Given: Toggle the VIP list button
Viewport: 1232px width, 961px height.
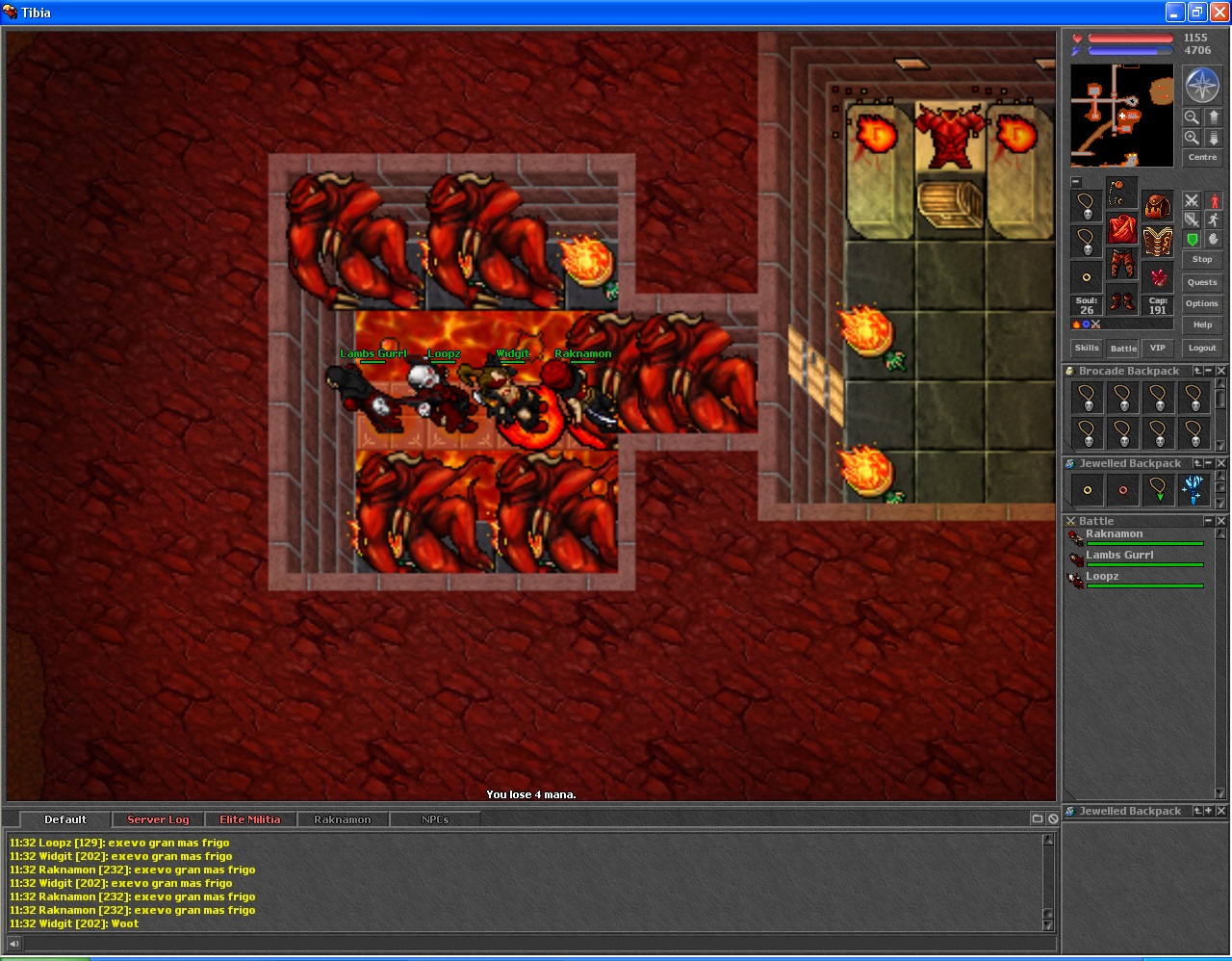Looking at the screenshot, I should (1158, 348).
